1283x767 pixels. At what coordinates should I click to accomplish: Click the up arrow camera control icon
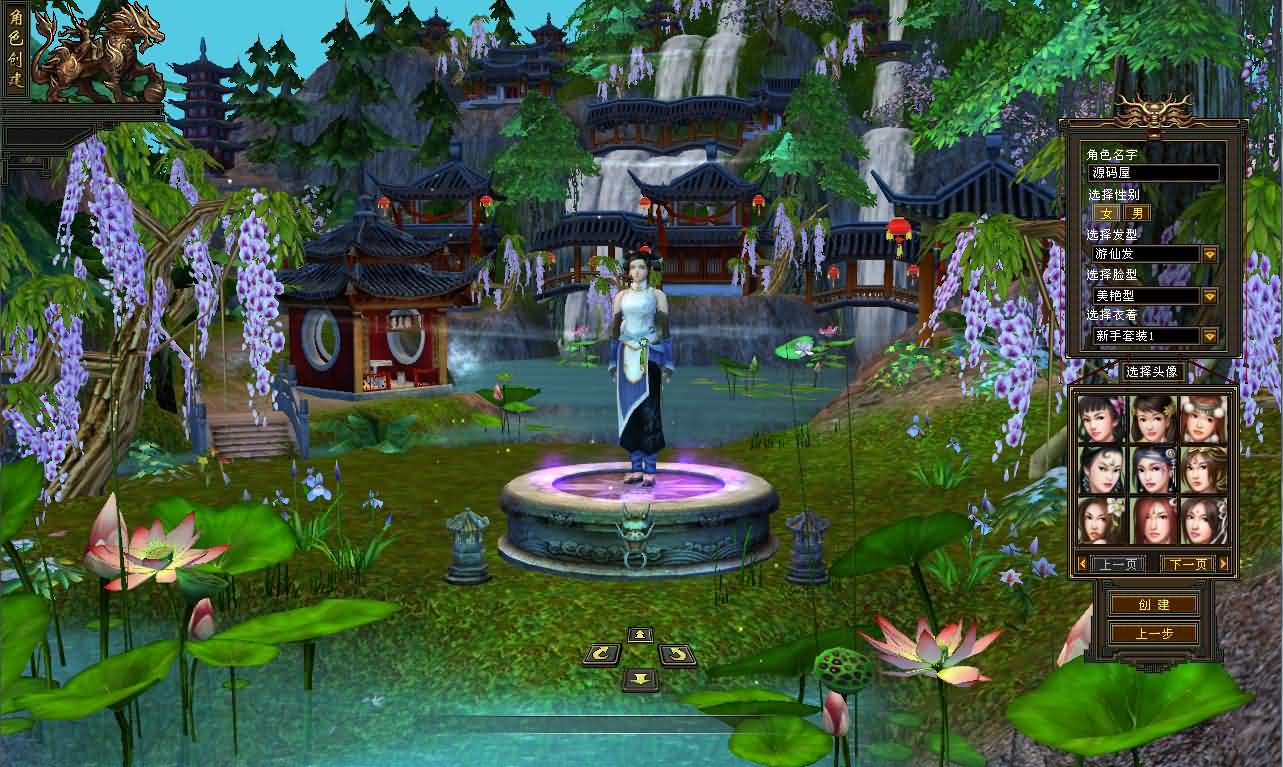click(x=640, y=634)
